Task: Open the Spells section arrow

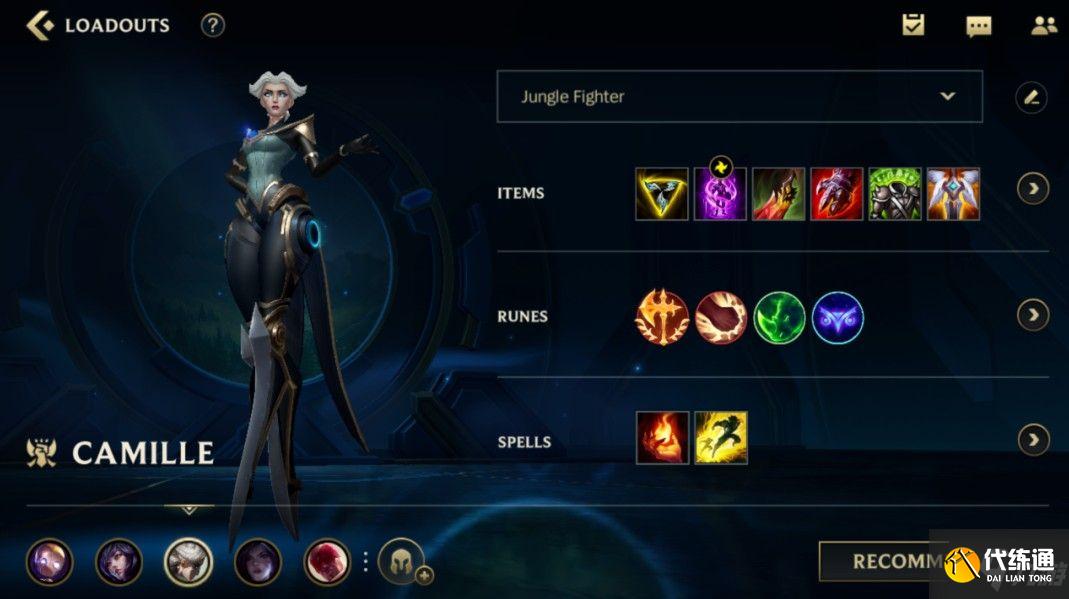Action: [1033, 439]
